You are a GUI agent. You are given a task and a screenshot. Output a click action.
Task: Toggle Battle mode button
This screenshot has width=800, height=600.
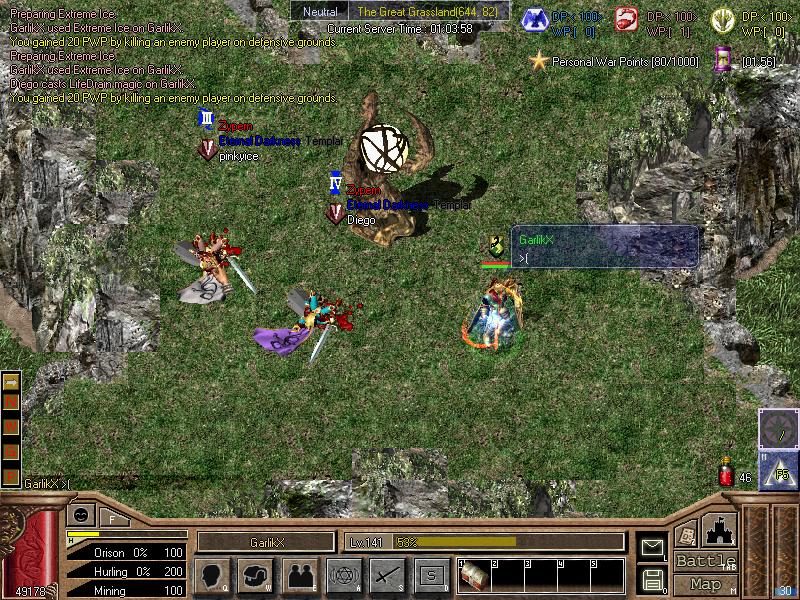tap(705, 561)
